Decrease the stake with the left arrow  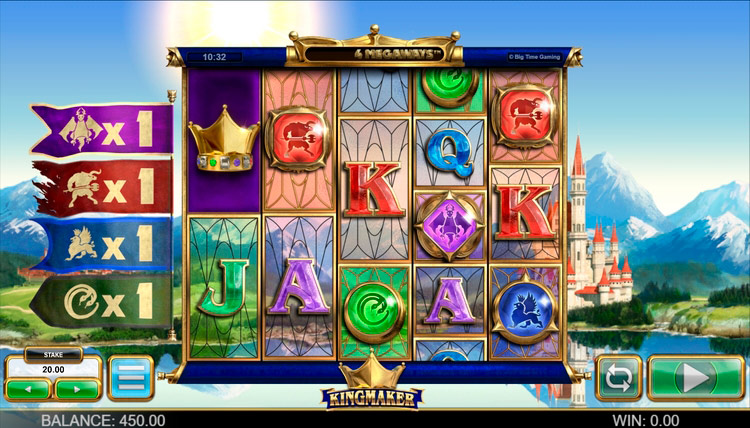click(29, 387)
